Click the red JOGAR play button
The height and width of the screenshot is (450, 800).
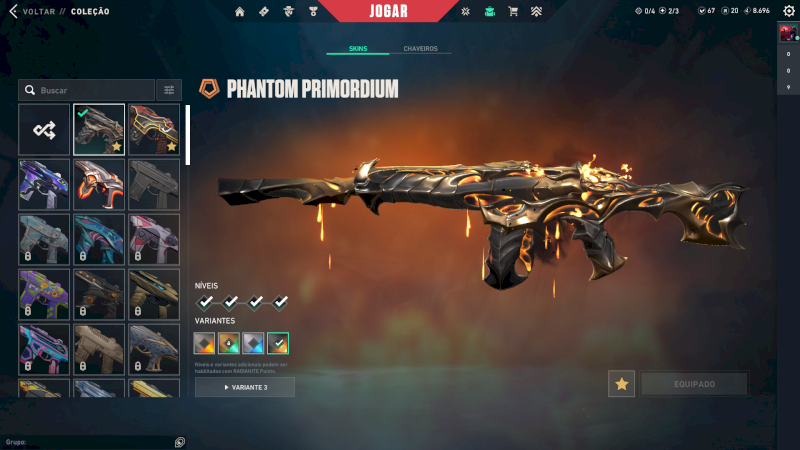395,11
